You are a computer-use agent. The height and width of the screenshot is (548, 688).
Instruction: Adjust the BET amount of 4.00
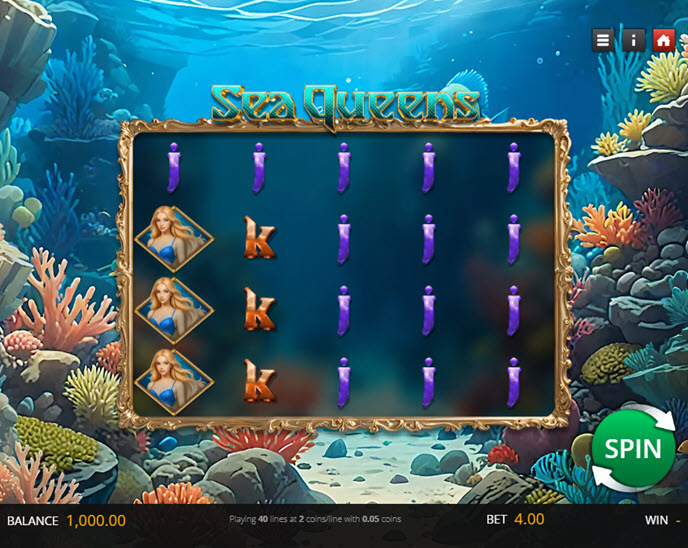pos(528,520)
